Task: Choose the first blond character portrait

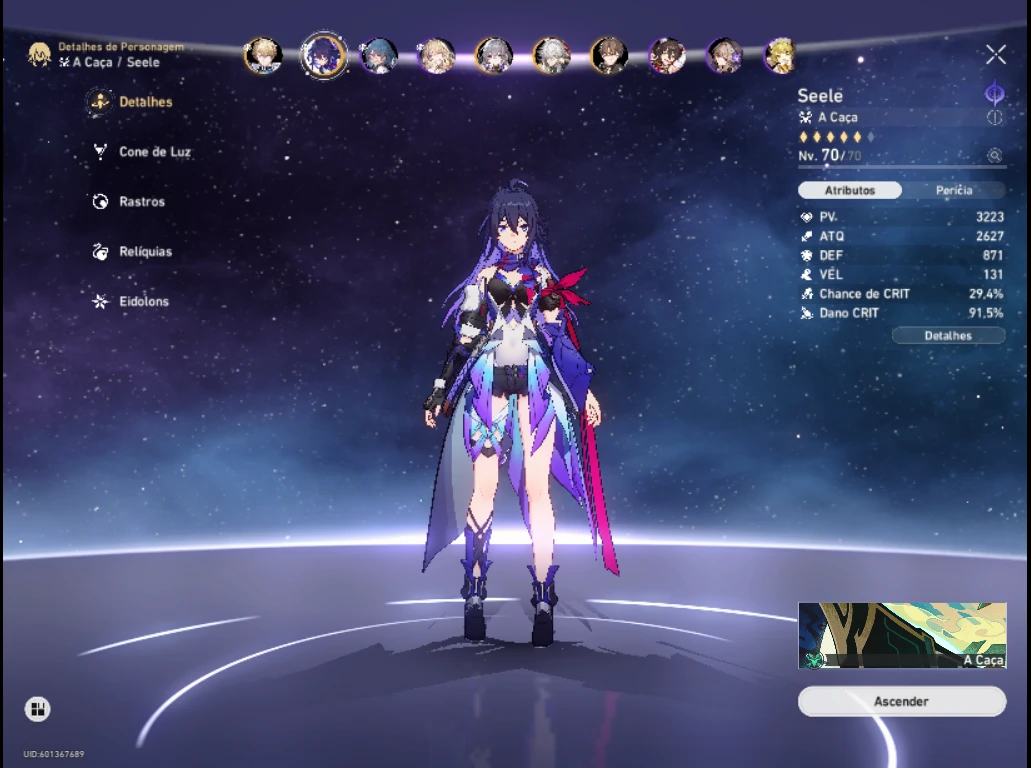Action: pyautogui.click(x=262, y=55)
